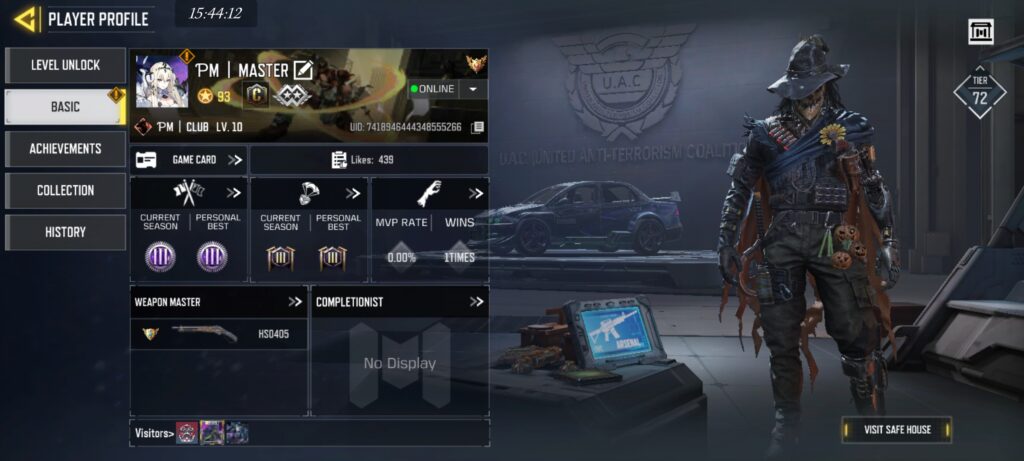Screen dimensions: 1024x461
Task: Open the Achievements tab
Action: point(65,149)
